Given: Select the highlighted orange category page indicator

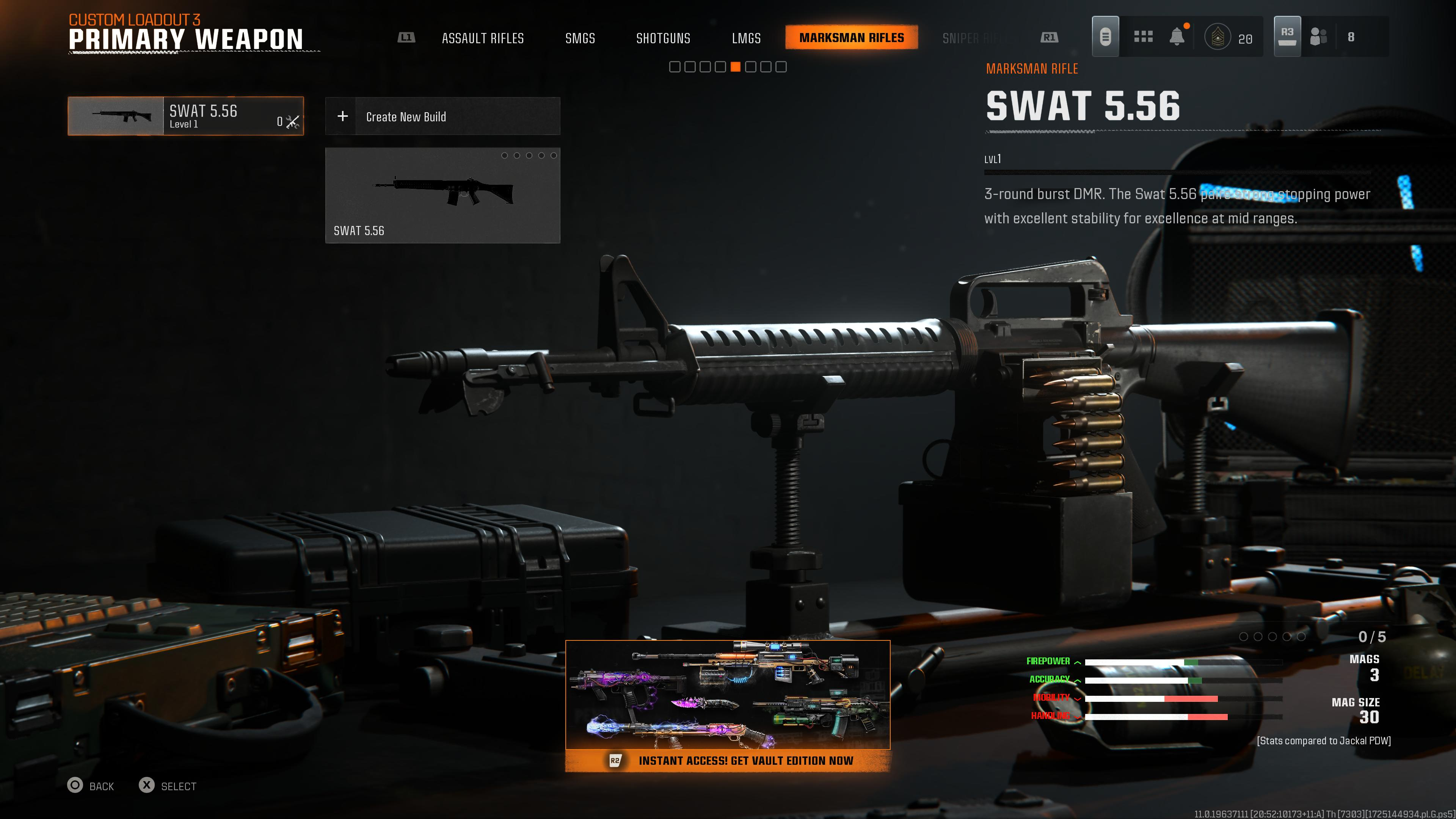Looking at the screenshot, I should pos(736,67).
